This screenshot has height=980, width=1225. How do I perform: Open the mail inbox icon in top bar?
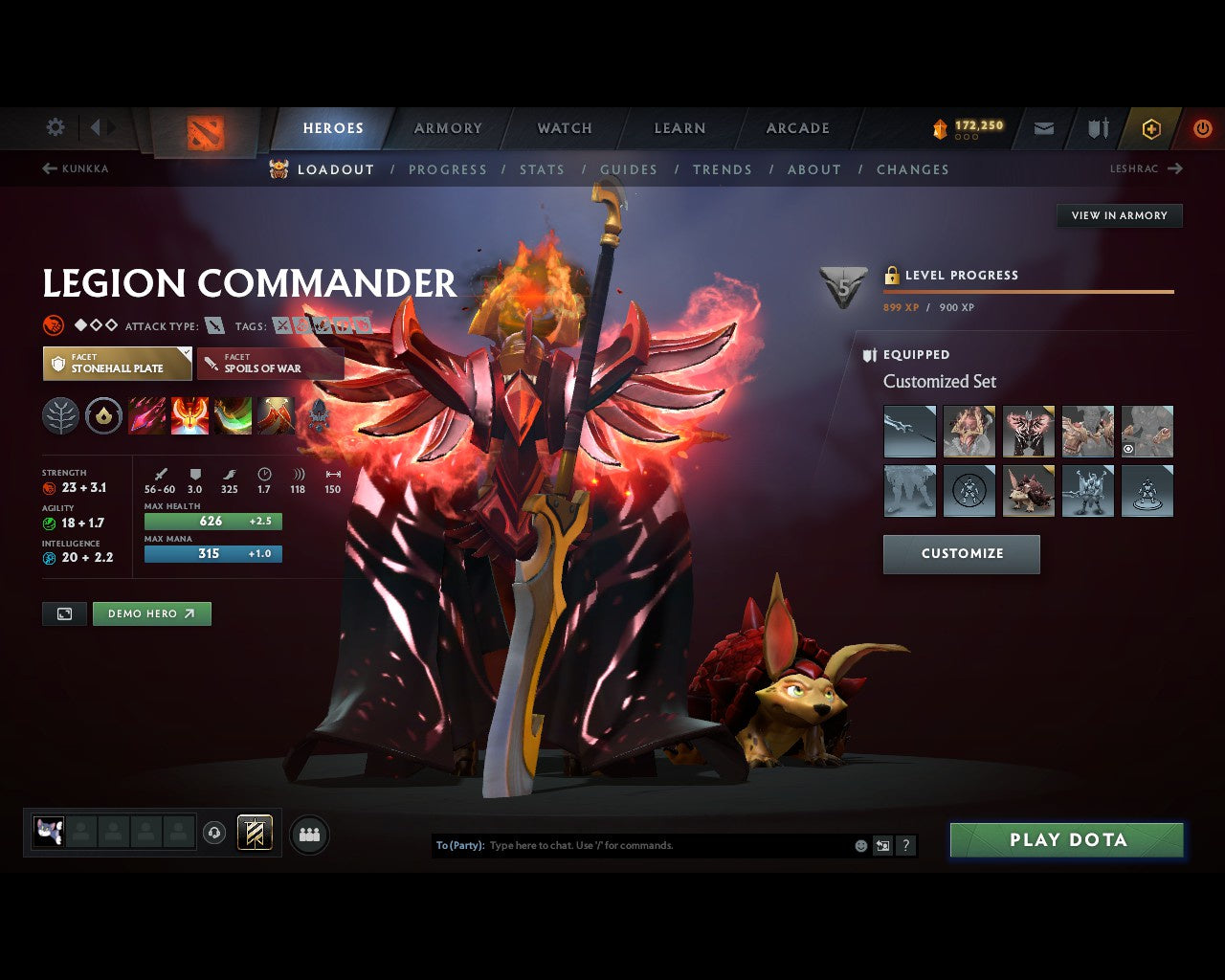coord(1043,127)
